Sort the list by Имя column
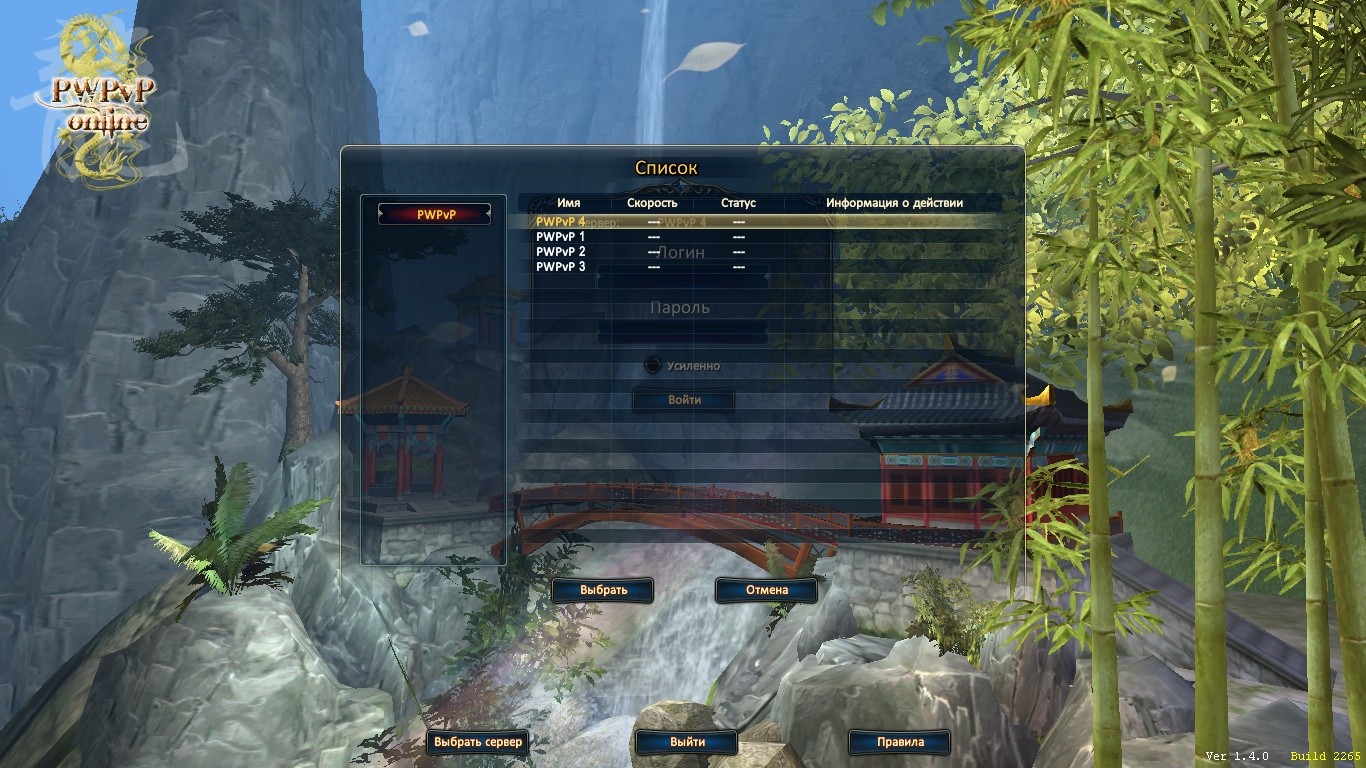 tap(568, 203)
